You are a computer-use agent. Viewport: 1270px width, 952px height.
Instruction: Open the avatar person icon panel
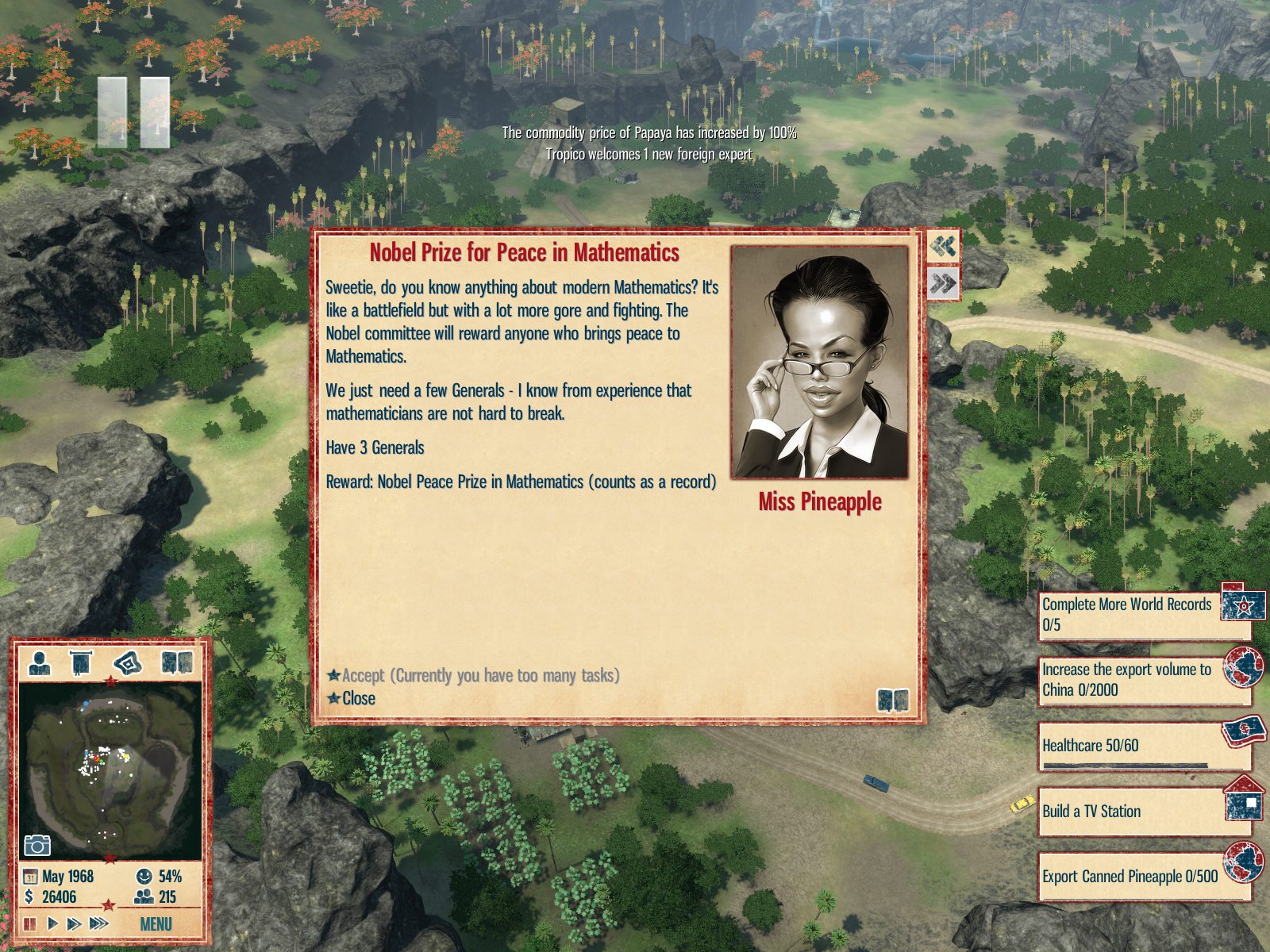click(39, 662)
